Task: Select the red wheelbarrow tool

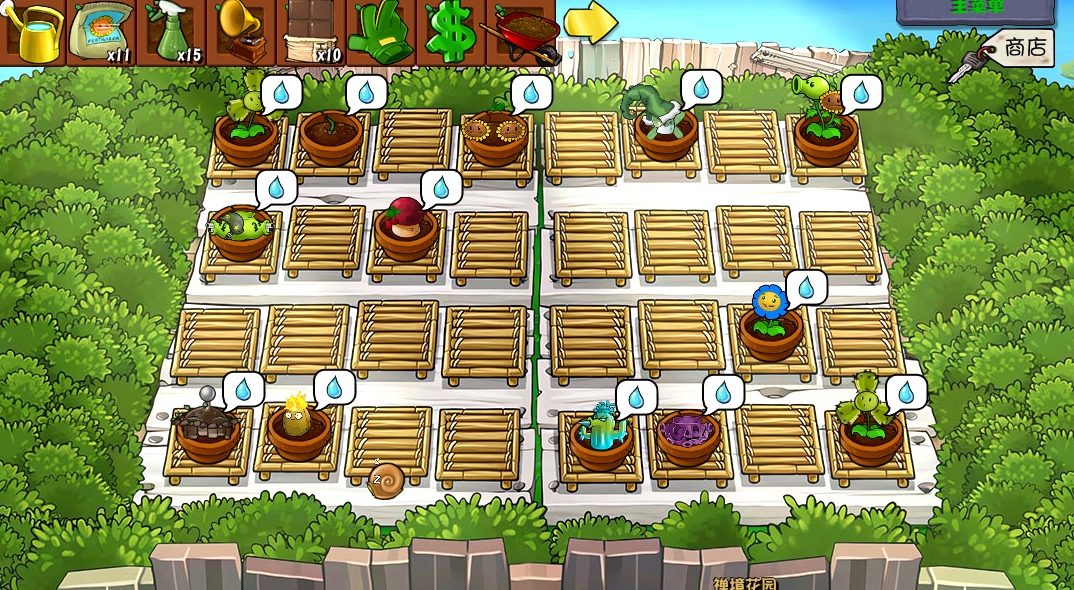Action: 523,32
